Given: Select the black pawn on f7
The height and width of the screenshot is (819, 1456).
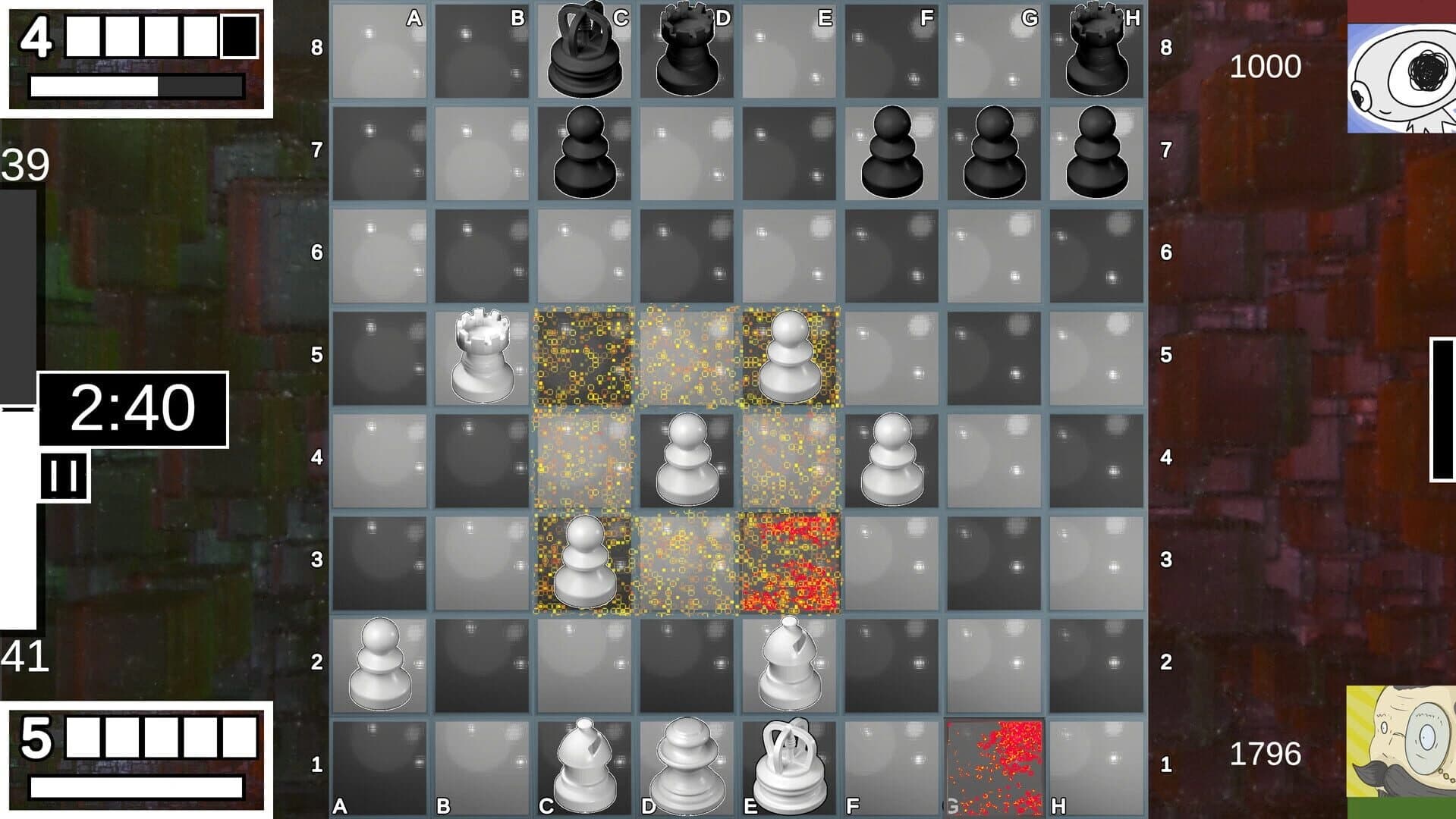Looking at the screenshot, I should 892,152.
